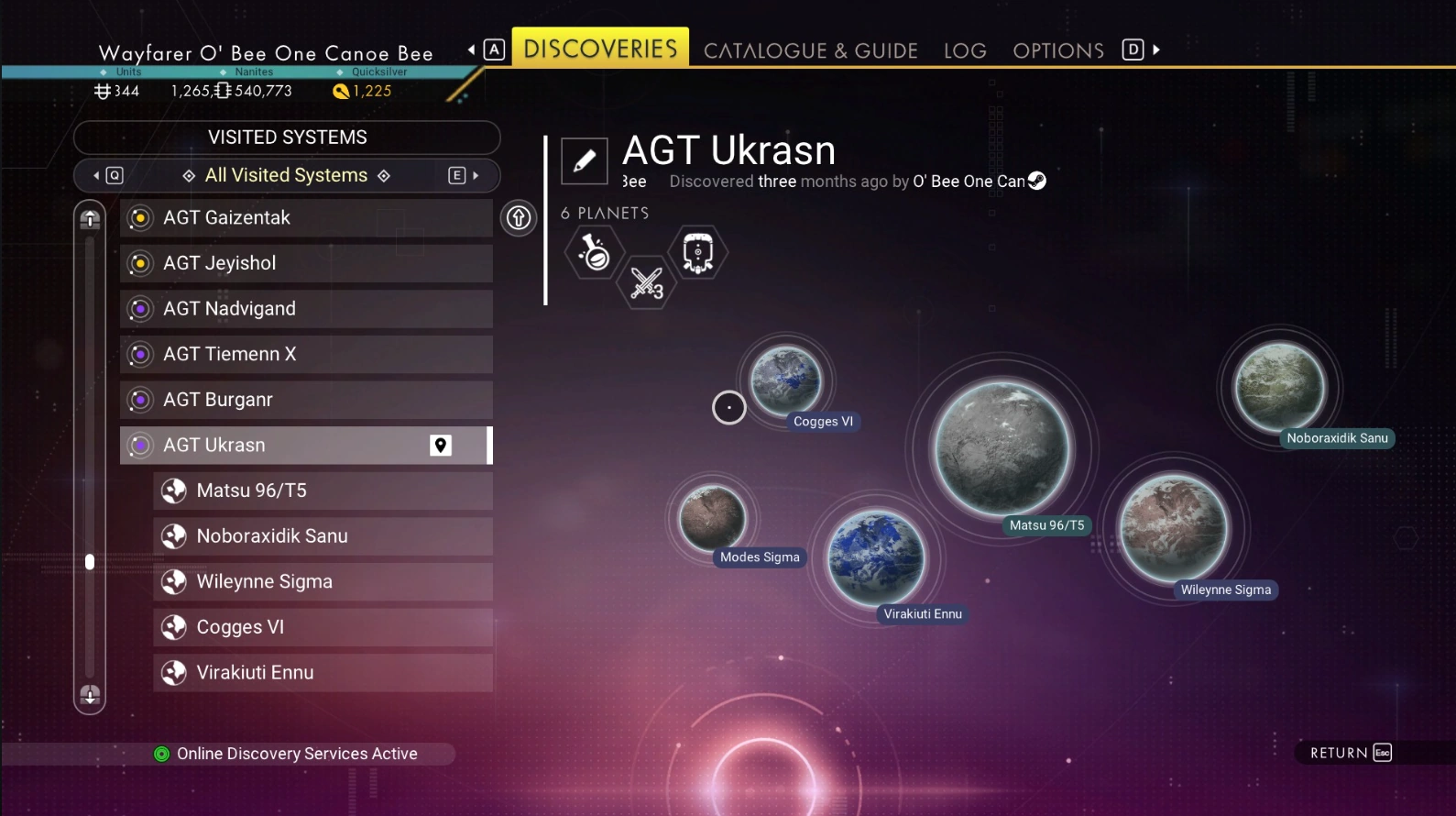
Task: Select Cogges VI list entry
Action: click(322, 627)
